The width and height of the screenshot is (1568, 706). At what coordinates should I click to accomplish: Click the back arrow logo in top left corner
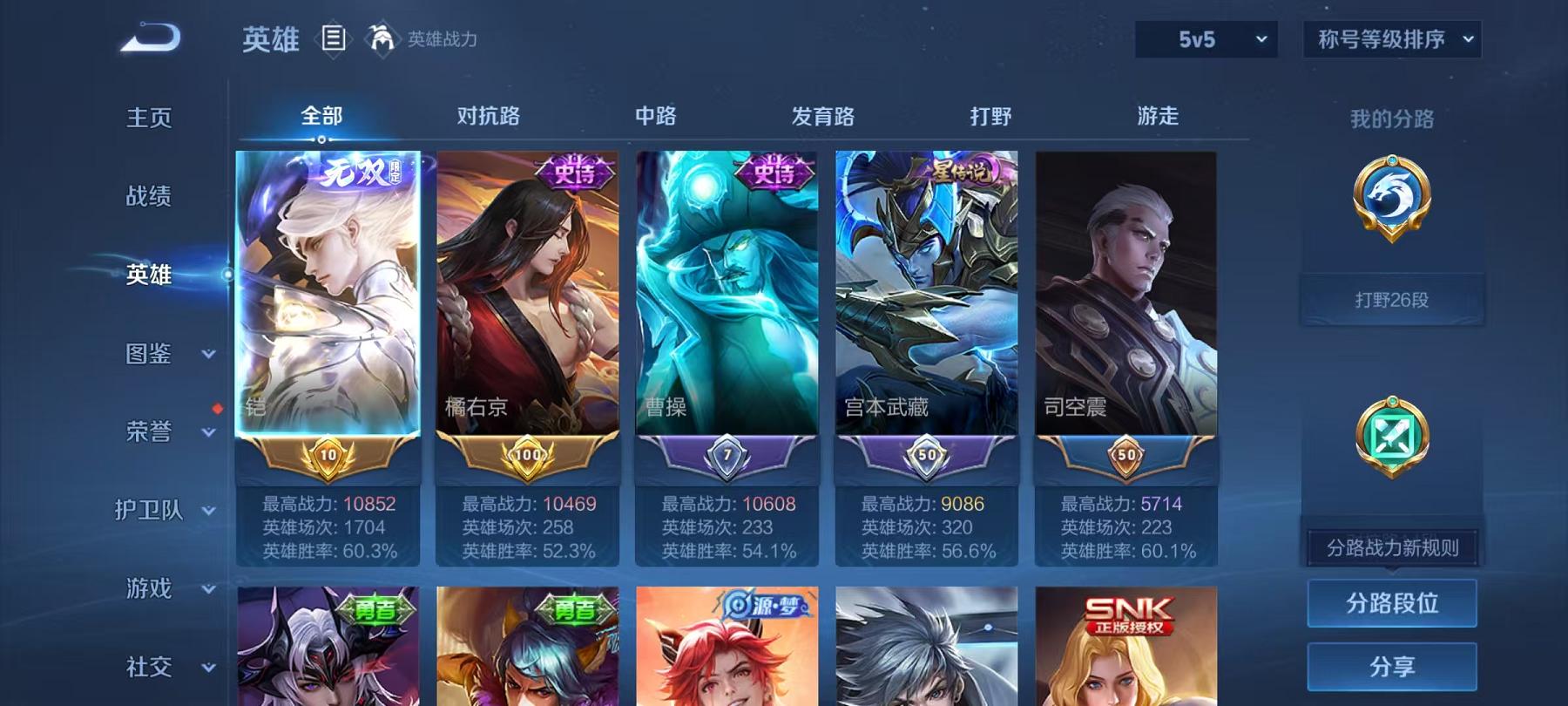click(148, 35)
